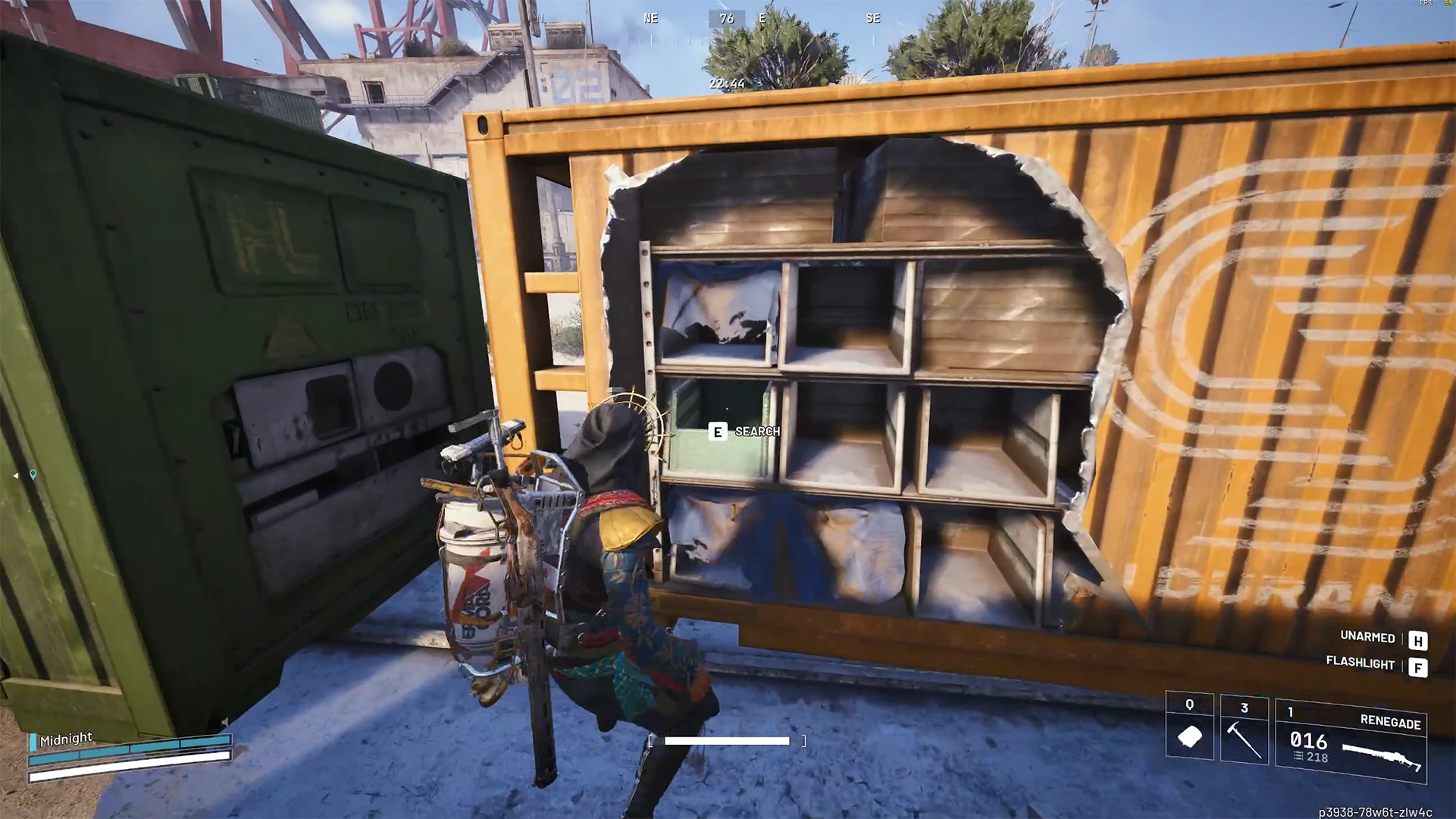
Task: Click the Midnight character name label
Action: (66, 738)
